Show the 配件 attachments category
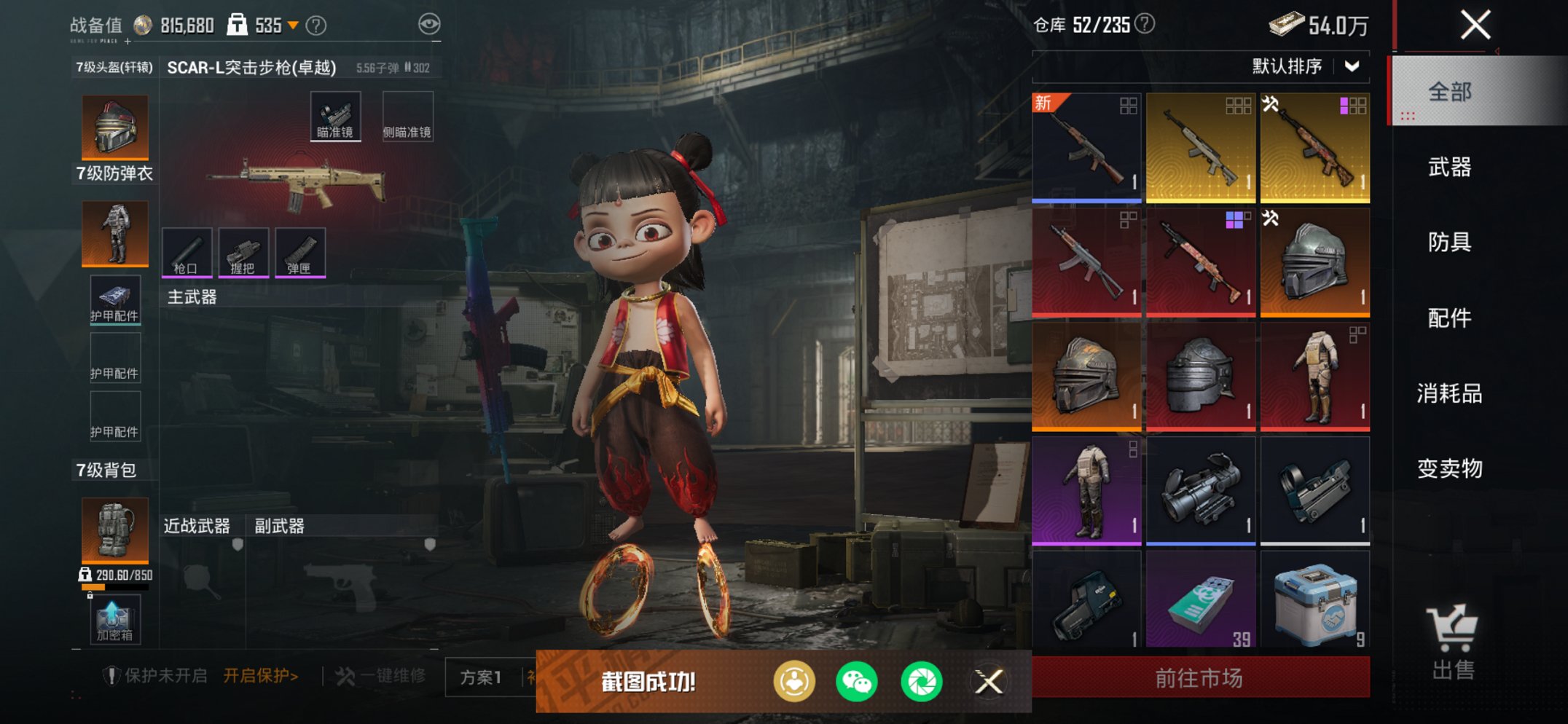The height and width of the screenshot is (724, 1568). pyautogui.click(x=1449, y=318)
